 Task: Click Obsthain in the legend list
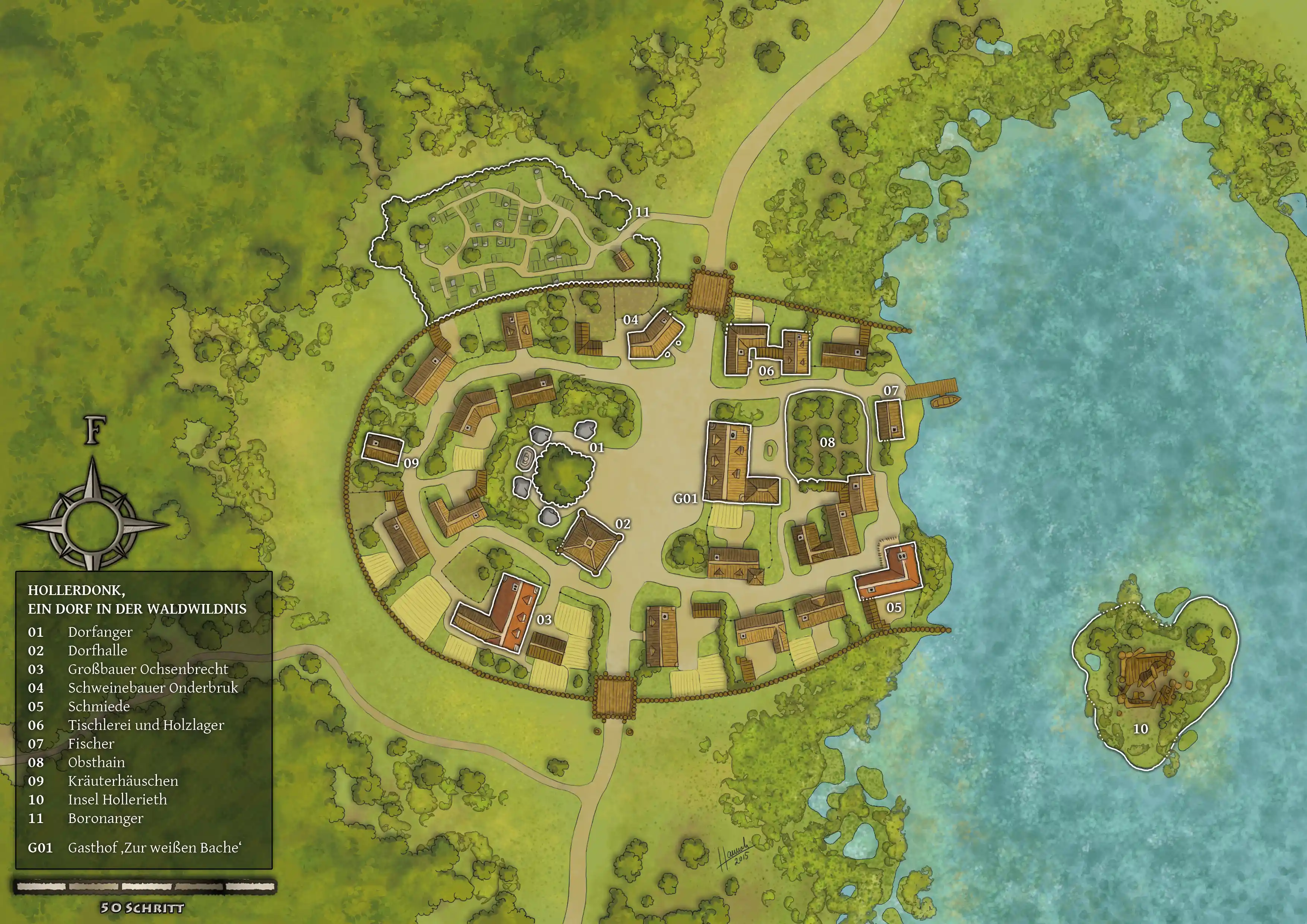coord(96,762)
